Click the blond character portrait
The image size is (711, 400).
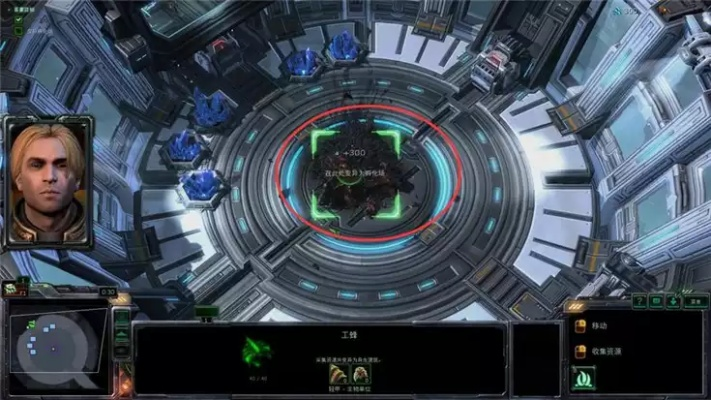[x=46, y=183]
